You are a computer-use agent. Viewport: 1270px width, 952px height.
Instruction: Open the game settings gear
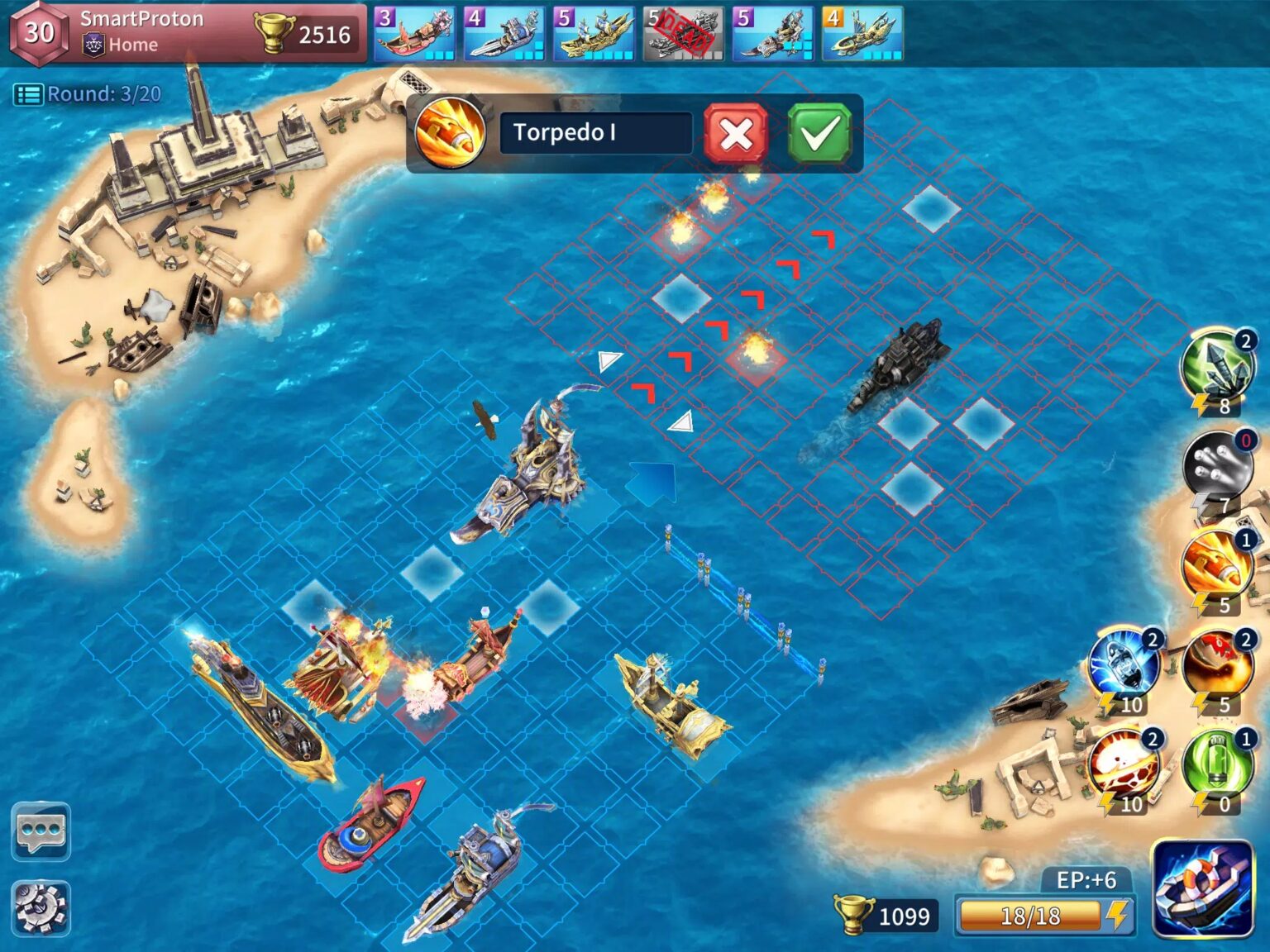[41, 907]
